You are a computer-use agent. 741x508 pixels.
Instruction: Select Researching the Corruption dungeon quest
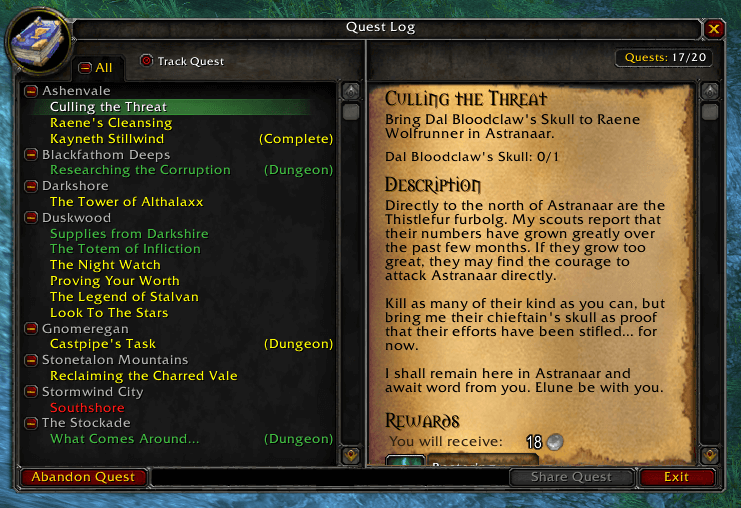[x=140, y=170]
